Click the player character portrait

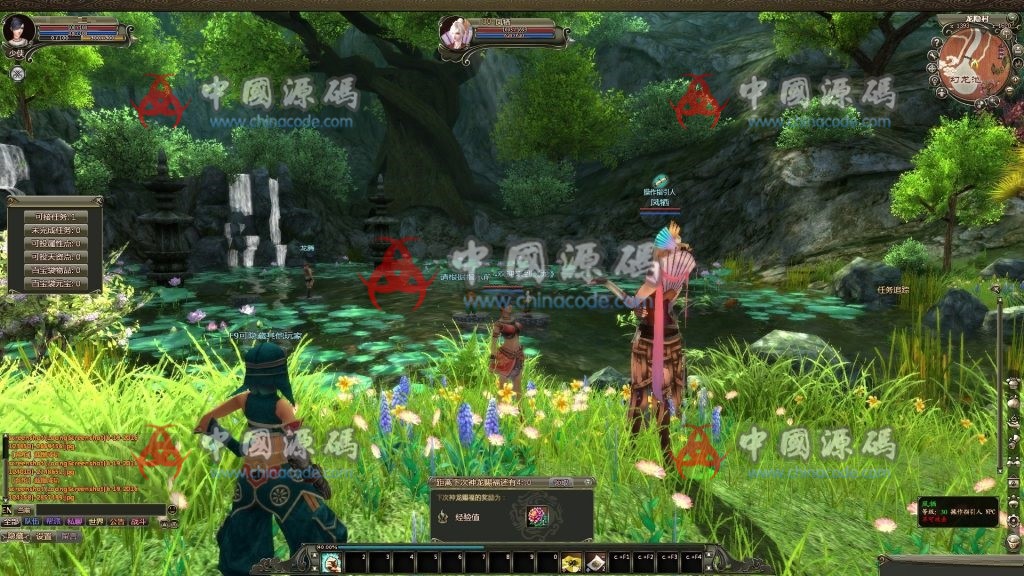(x=19, y=29)
